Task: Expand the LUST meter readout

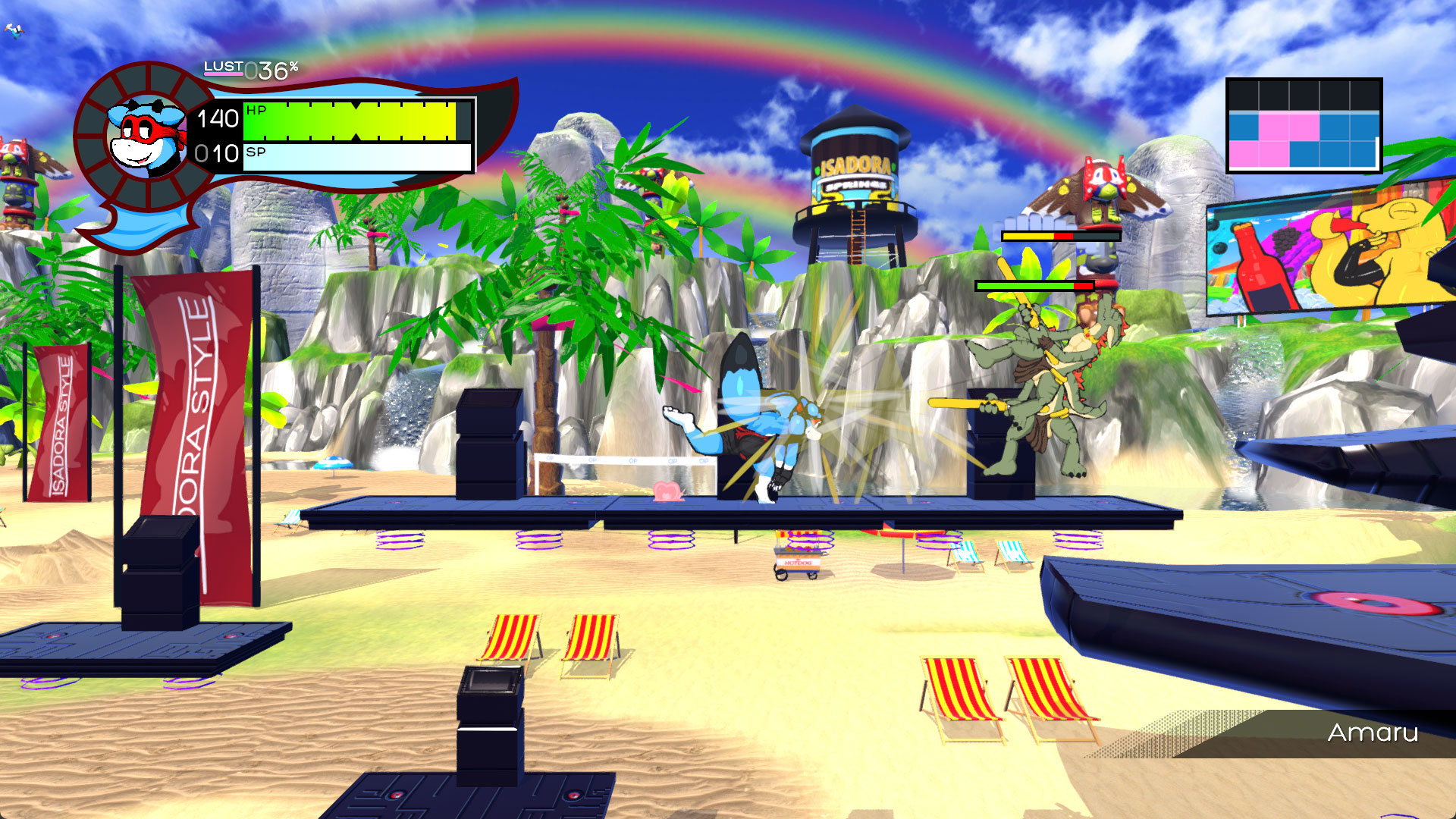Action: [x=249, y=69]
